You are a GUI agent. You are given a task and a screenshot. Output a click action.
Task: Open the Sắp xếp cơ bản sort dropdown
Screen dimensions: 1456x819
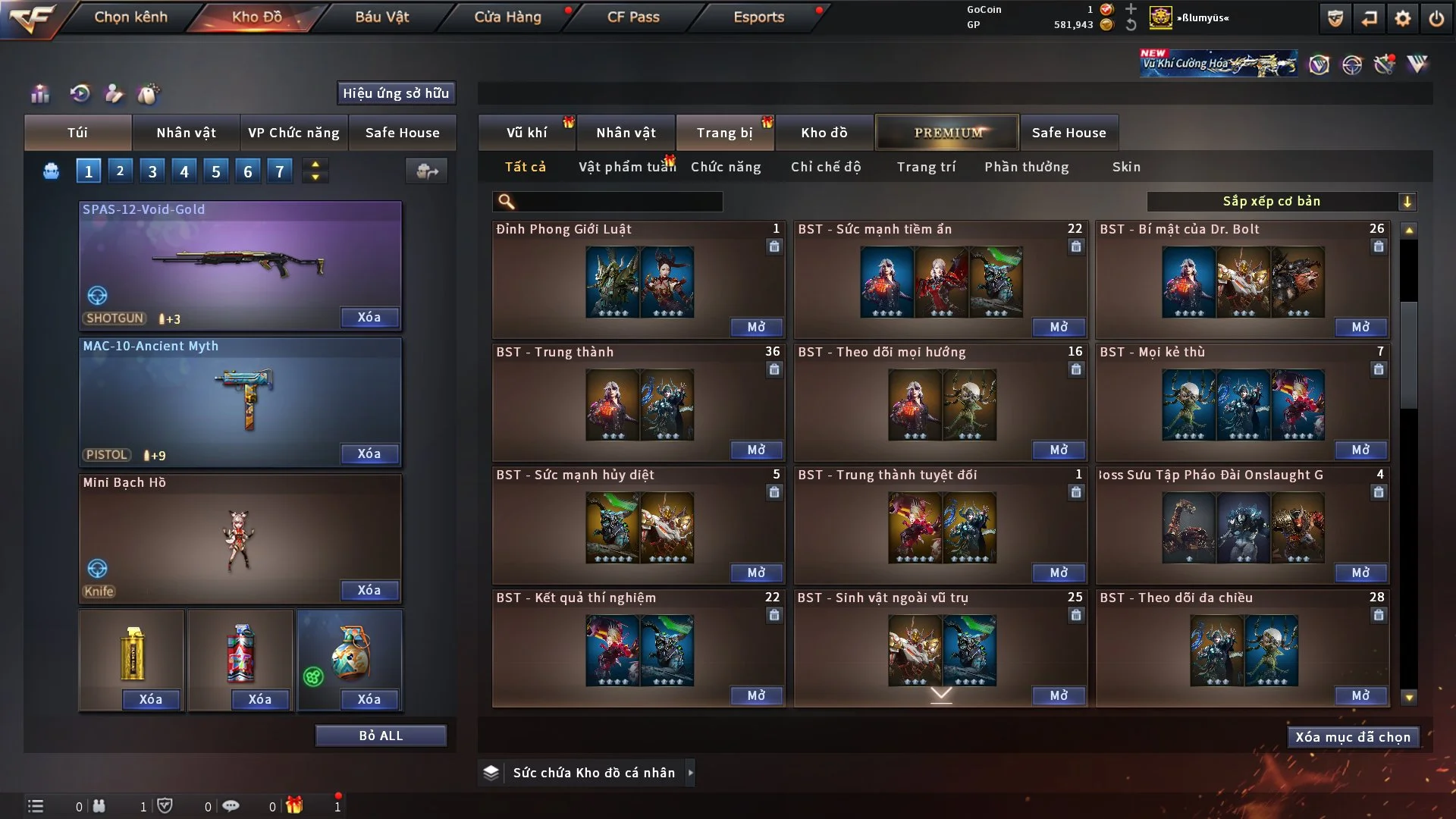point(1281,202)
